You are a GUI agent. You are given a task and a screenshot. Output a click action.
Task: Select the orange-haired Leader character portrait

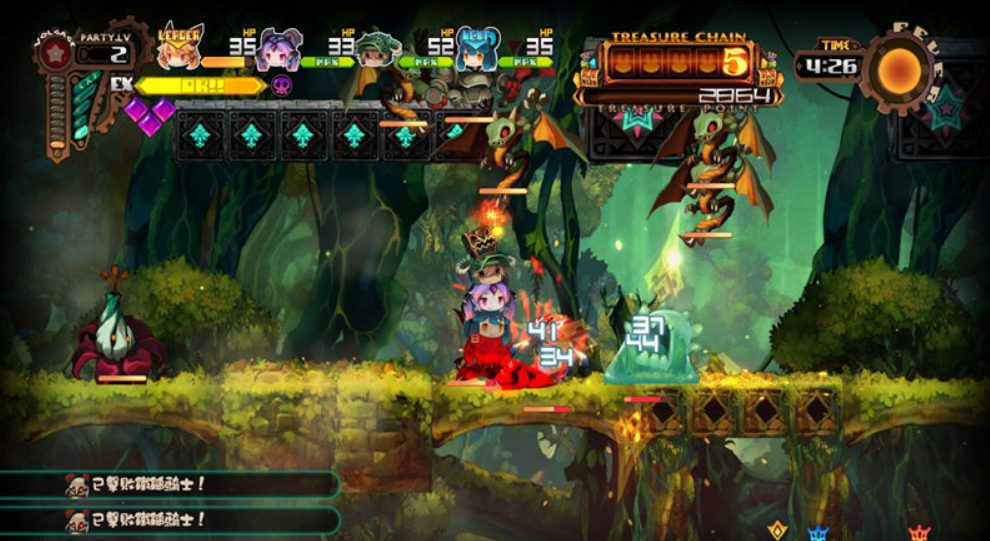click(x=180, y=47)
